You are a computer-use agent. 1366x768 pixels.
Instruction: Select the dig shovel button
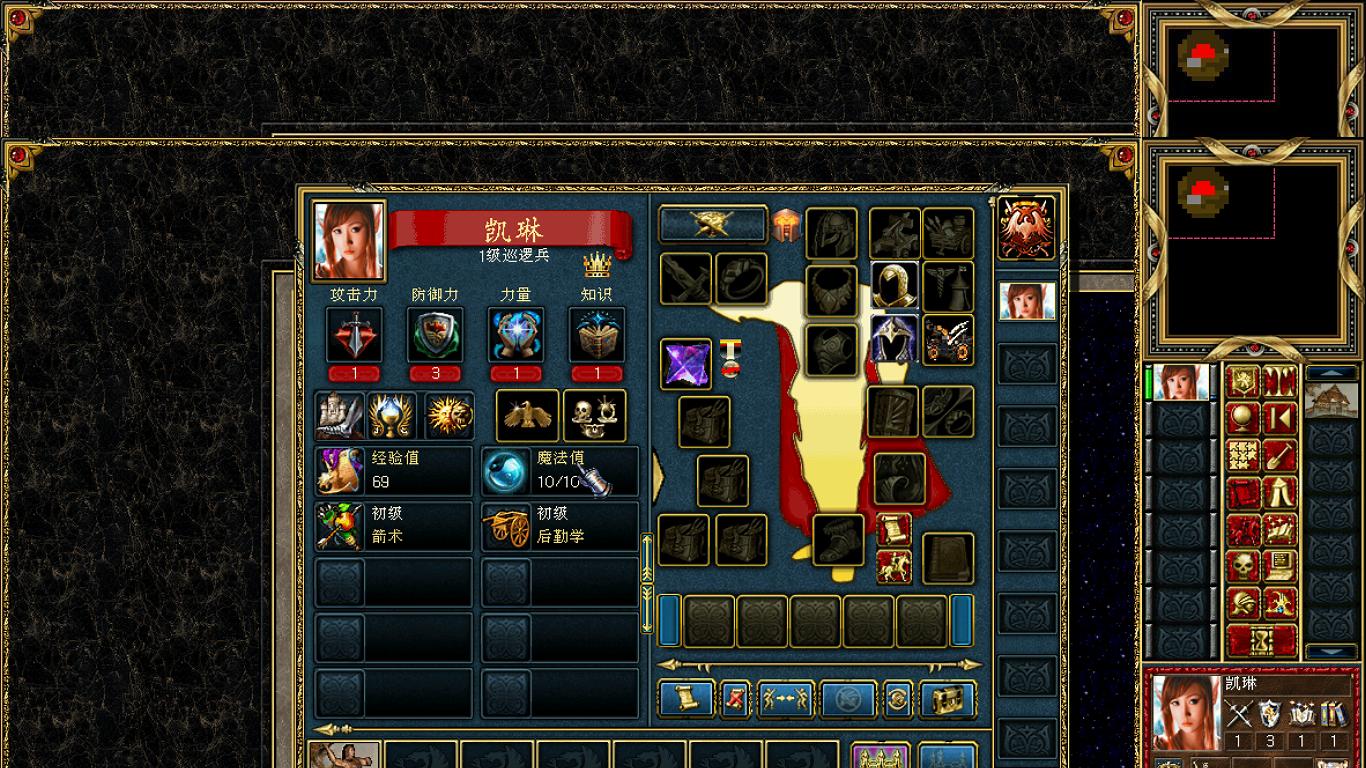(x=1280, y=455)
